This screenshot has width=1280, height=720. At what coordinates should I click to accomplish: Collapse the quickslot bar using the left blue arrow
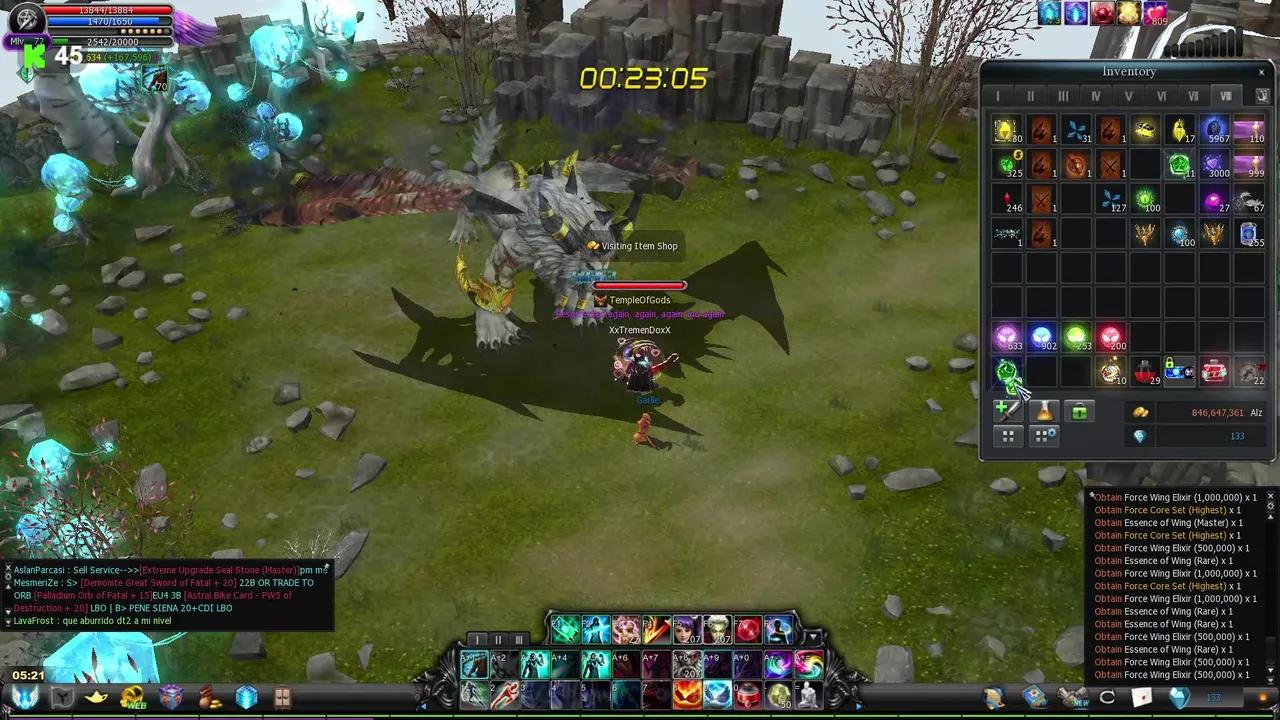[x=423, y=705]
